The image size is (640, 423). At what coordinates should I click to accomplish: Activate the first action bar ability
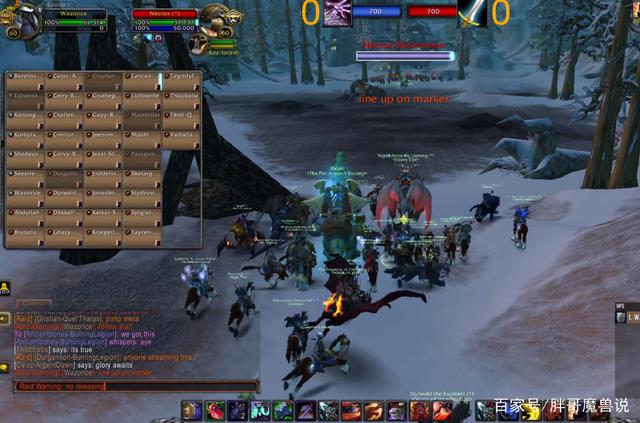(191, 410)
